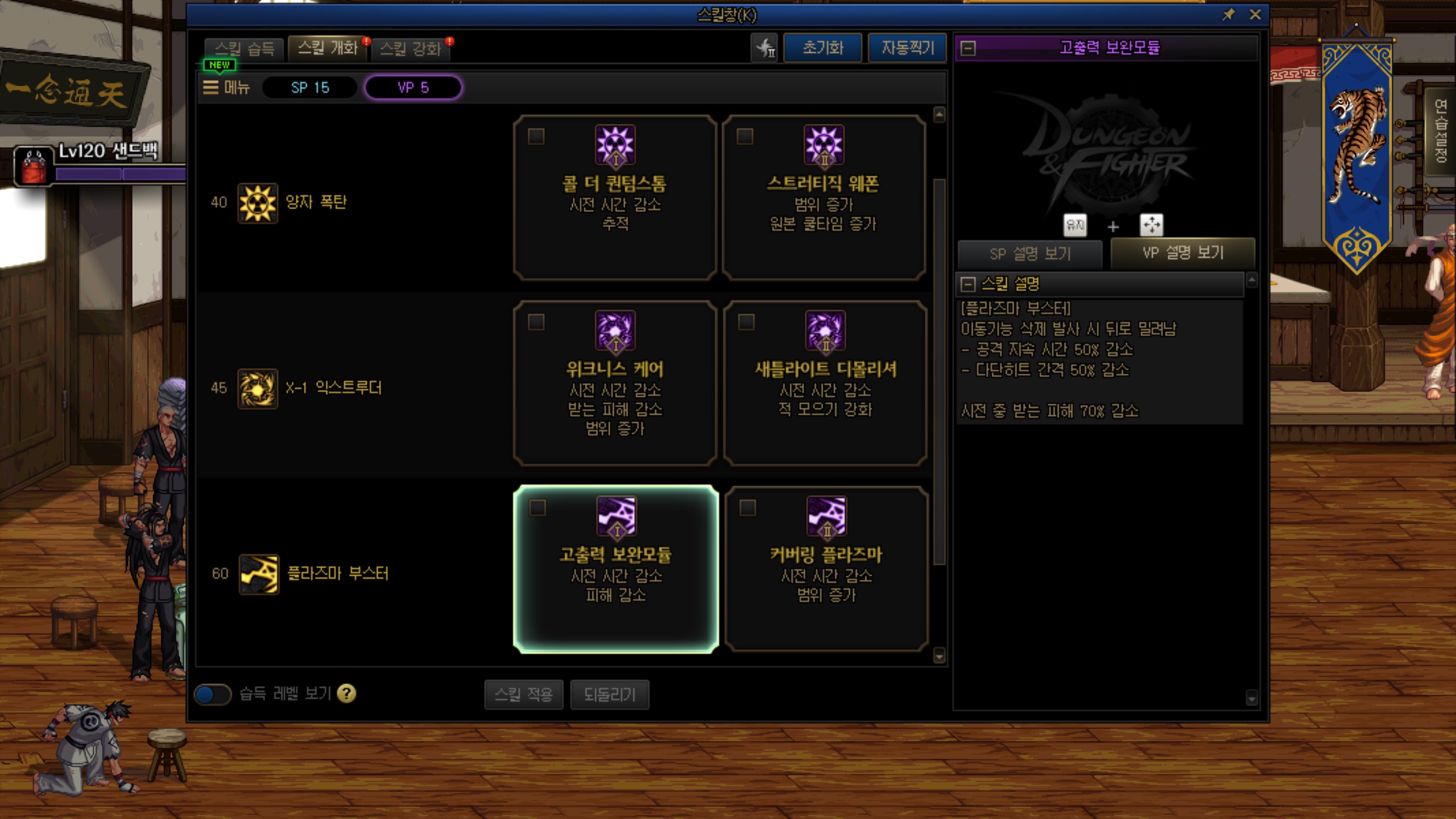The image size is (1456, 819).
Task: Switch to the 스킬 습득 tab
Action: coord(245,49)
